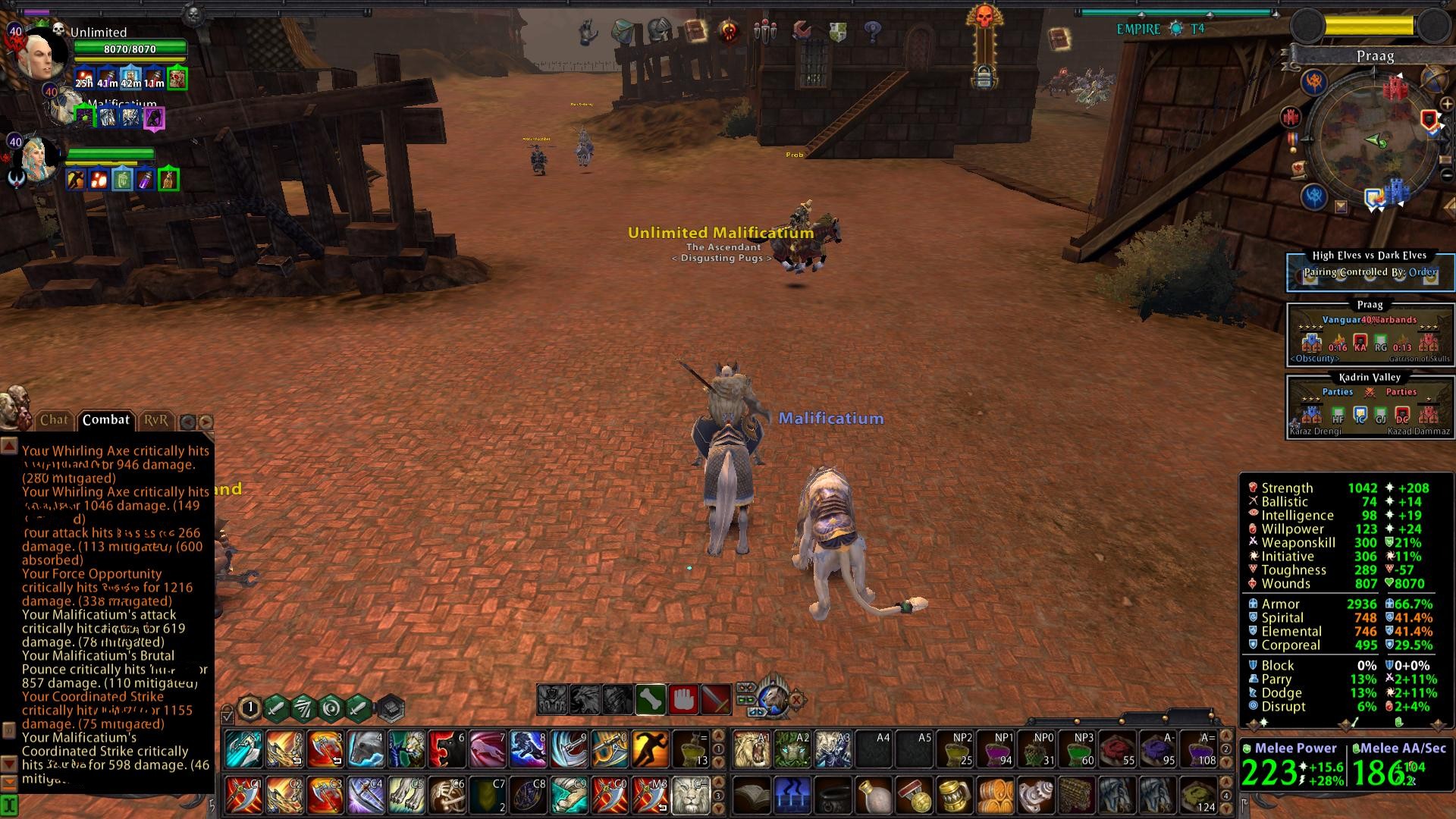
Task: Dismiss the pet with the X button
Action: click(x=797, y=700)
